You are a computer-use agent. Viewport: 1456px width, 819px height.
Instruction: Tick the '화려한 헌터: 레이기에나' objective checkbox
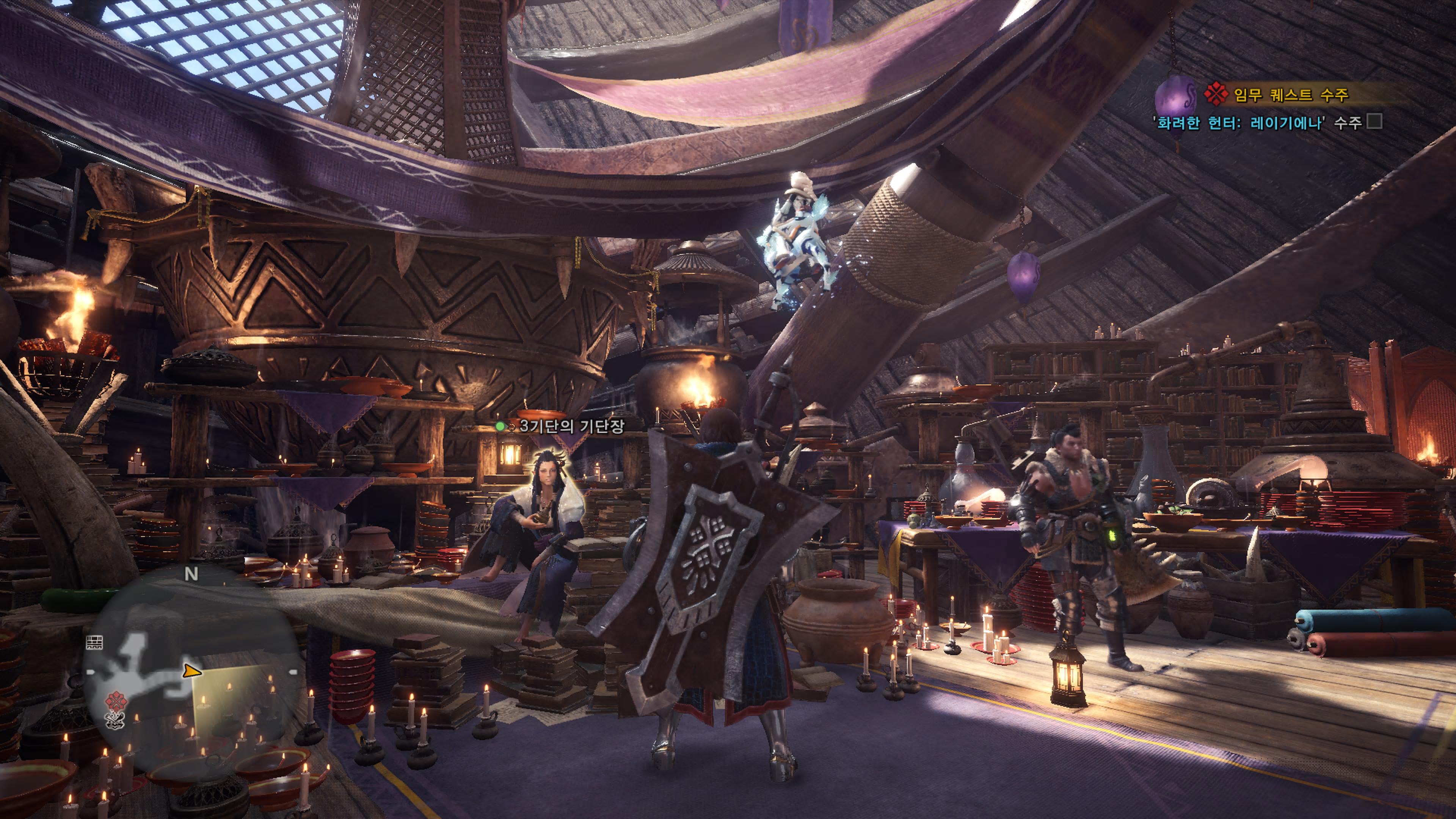point(1374,121)
